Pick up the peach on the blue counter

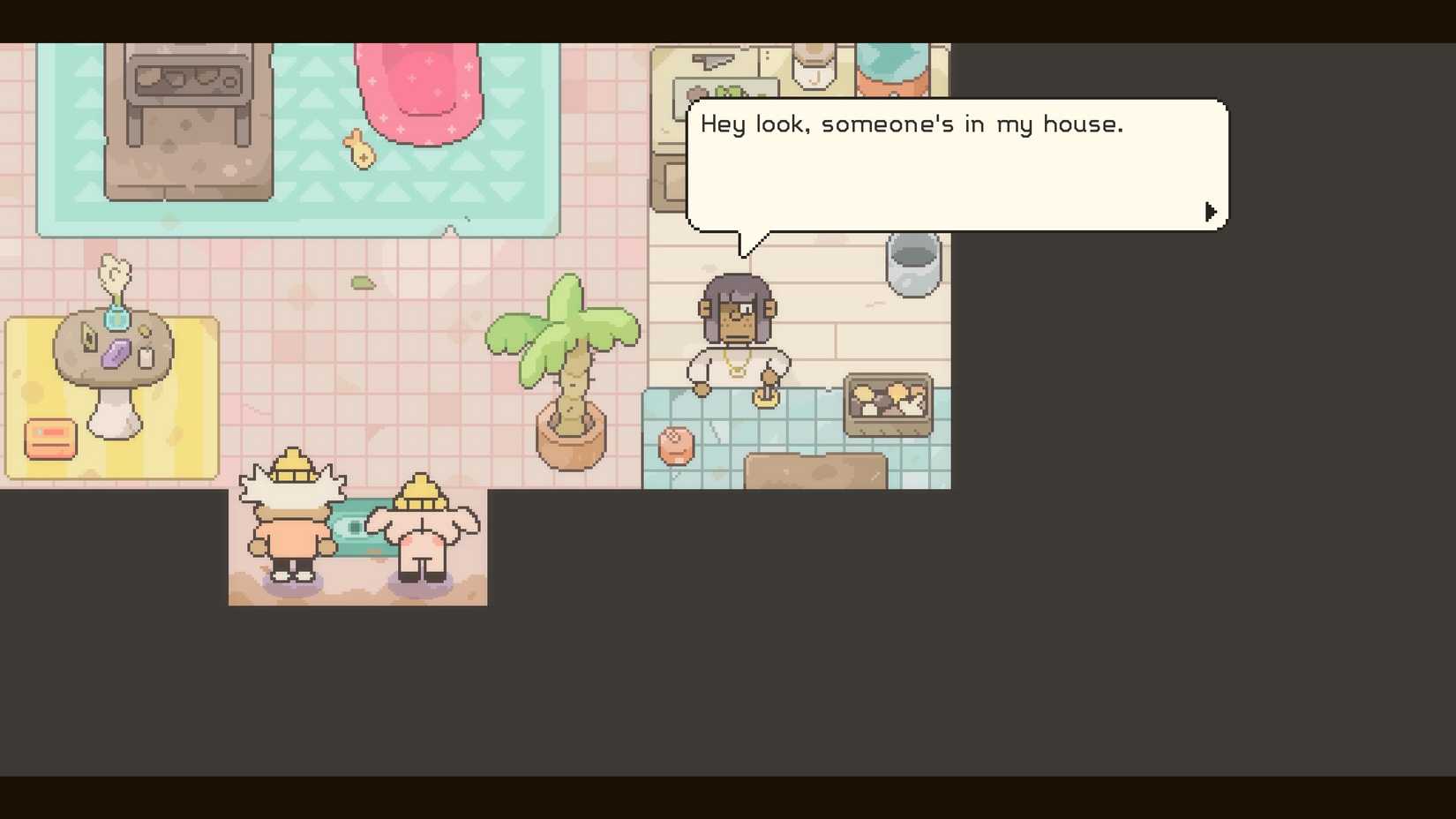click(x=675, y=446)
